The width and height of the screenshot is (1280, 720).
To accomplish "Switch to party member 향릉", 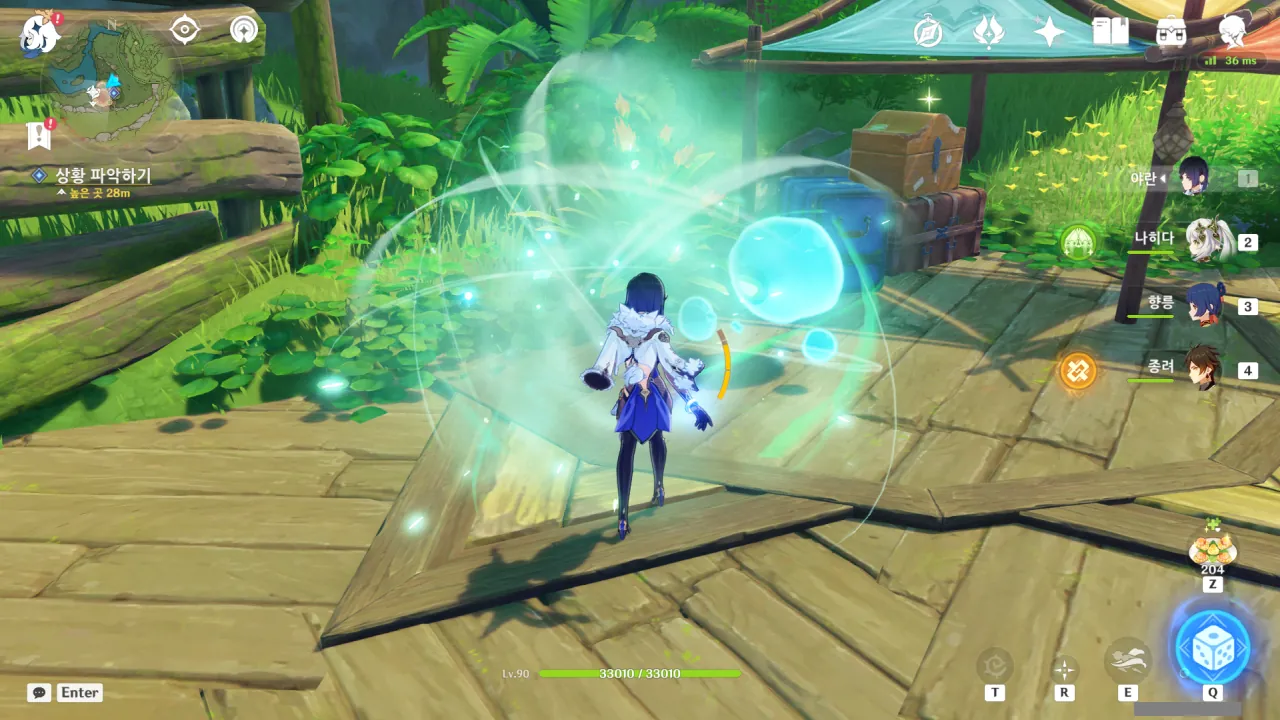I will [x=1207, y=305].
